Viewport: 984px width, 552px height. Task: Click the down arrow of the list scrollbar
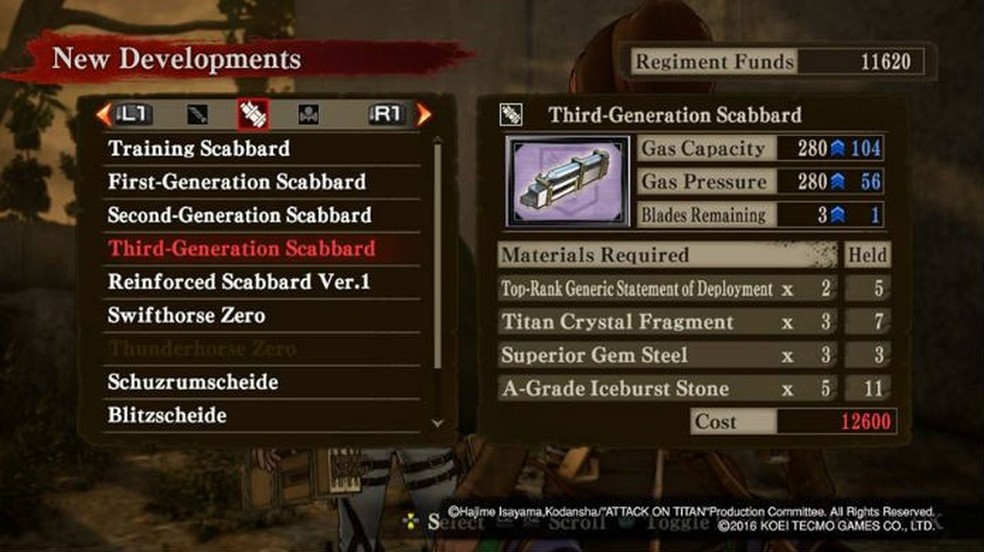[x=436, y=423]
